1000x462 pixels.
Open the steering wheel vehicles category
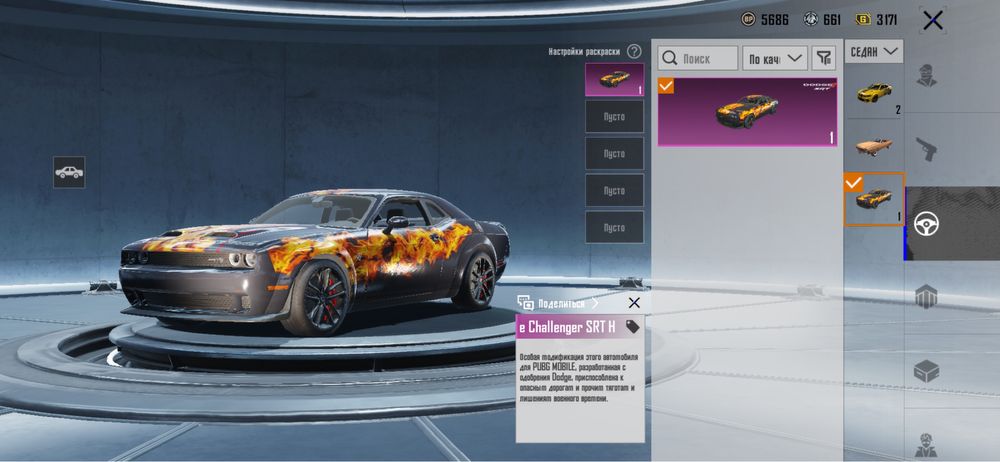coord(927,223)
